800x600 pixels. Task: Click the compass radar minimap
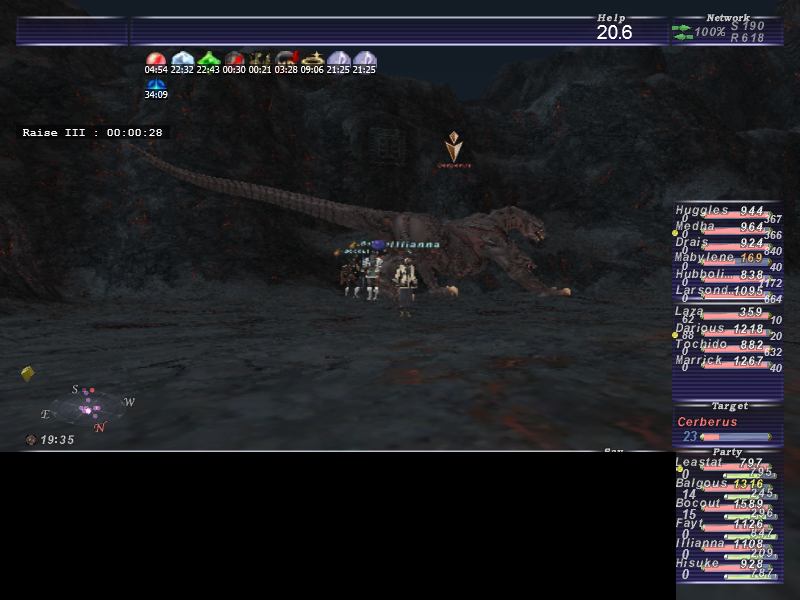(x=89, y=408)
